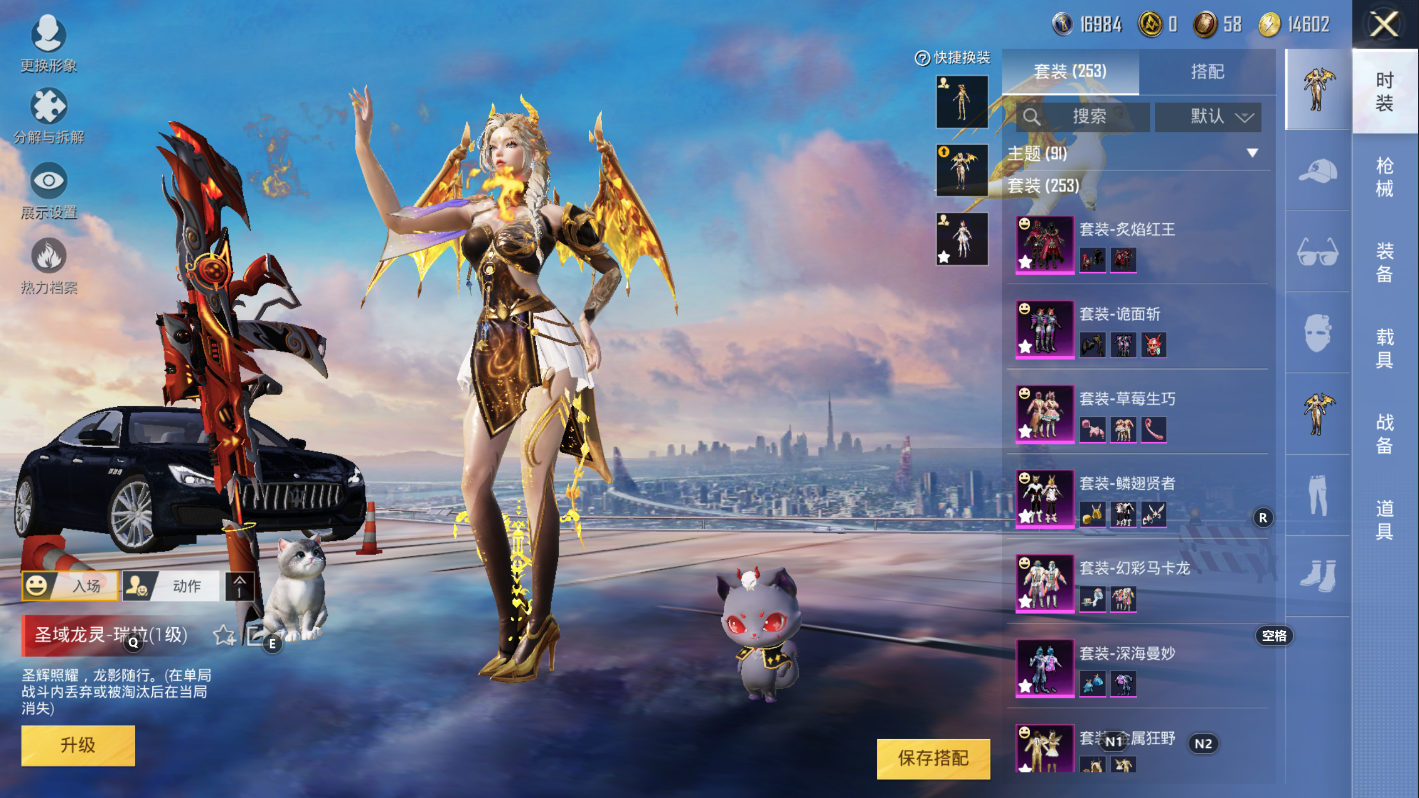The image size is (1419, 798).
Task: Close the wardrobe screen with X
Action: click(x=1384, y=25)
